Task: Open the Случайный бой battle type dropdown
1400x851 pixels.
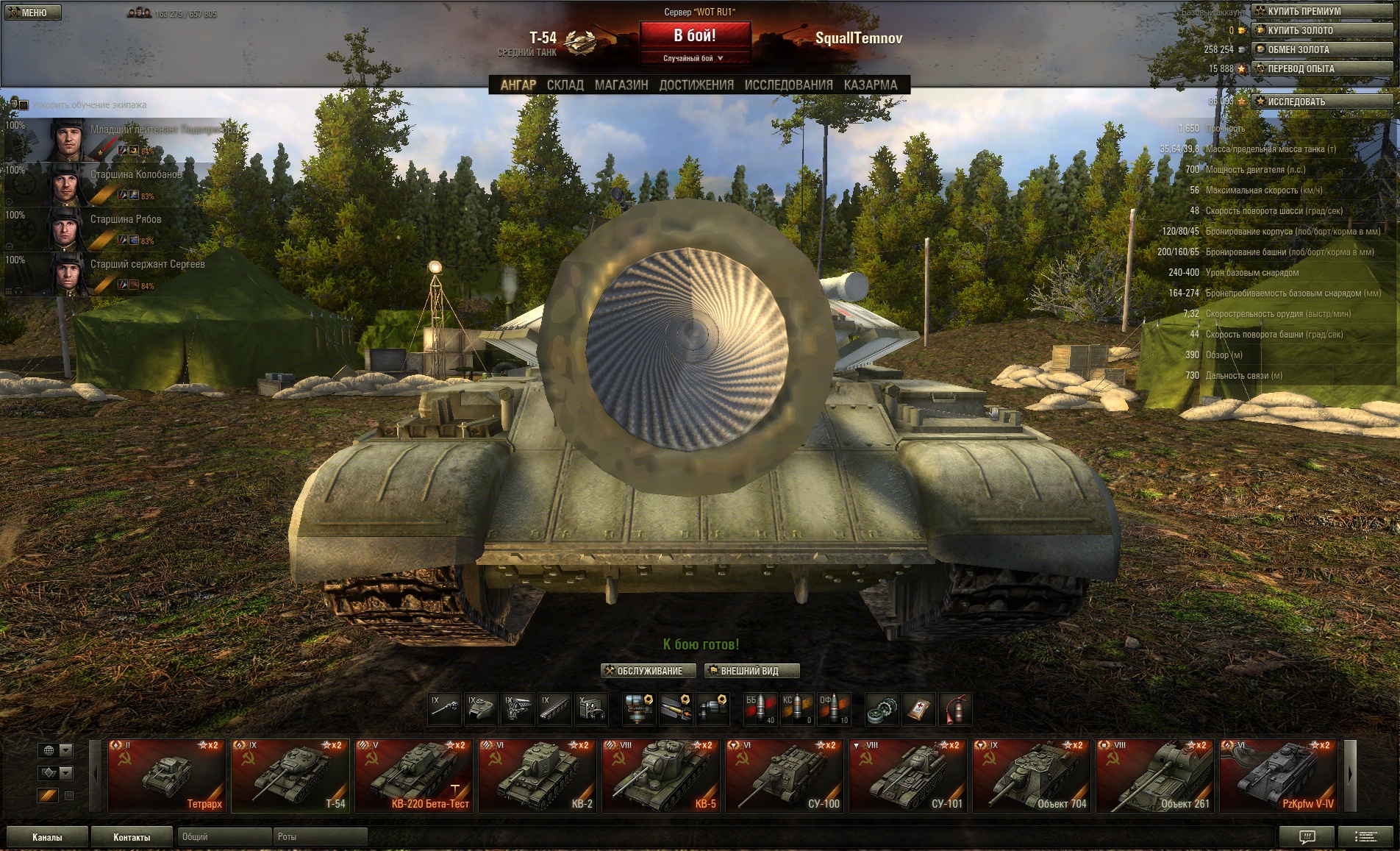Action: [693, 58]
